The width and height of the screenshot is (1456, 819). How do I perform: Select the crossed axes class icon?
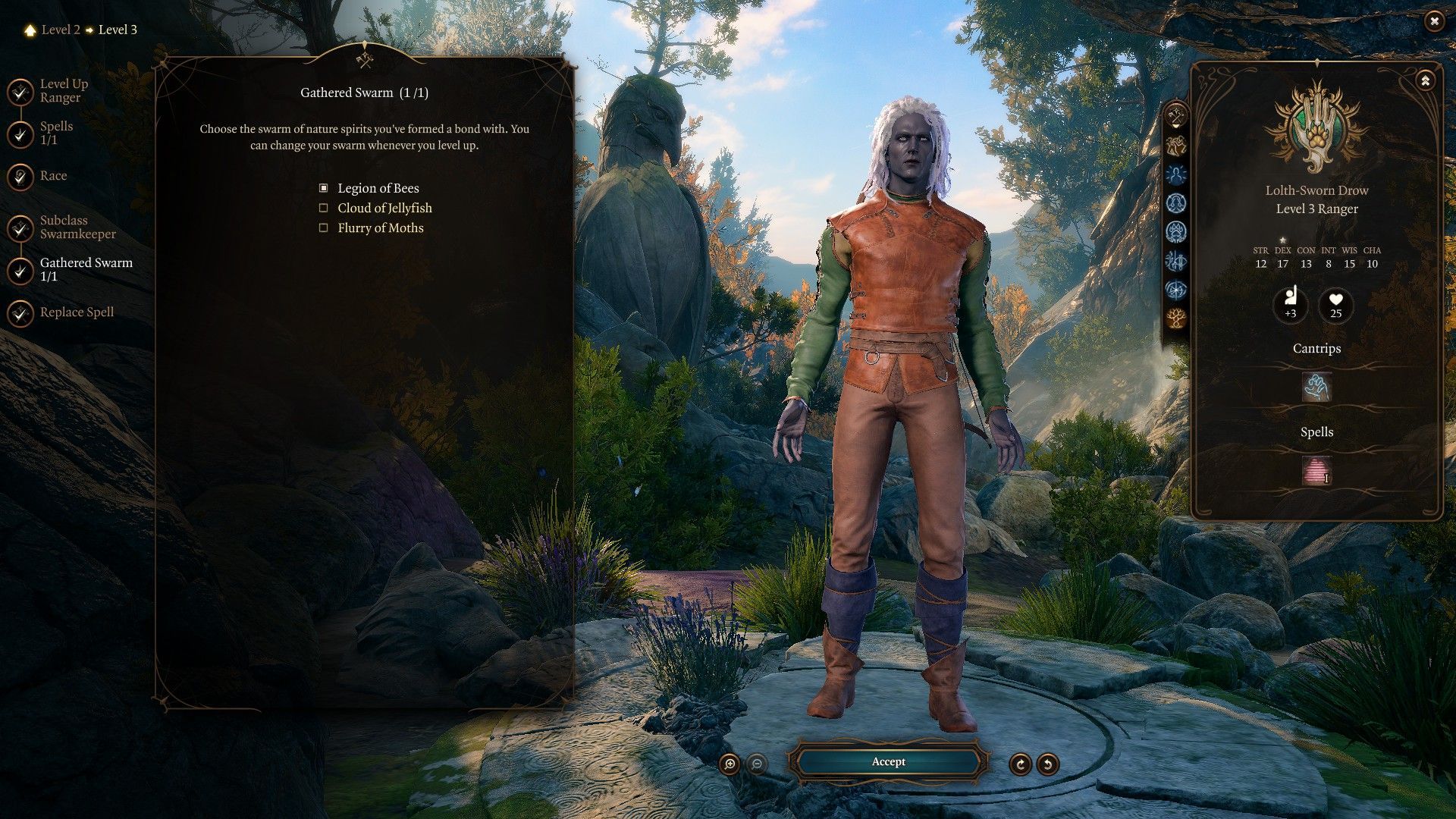pyautogui.click(x=1176, y=116)
